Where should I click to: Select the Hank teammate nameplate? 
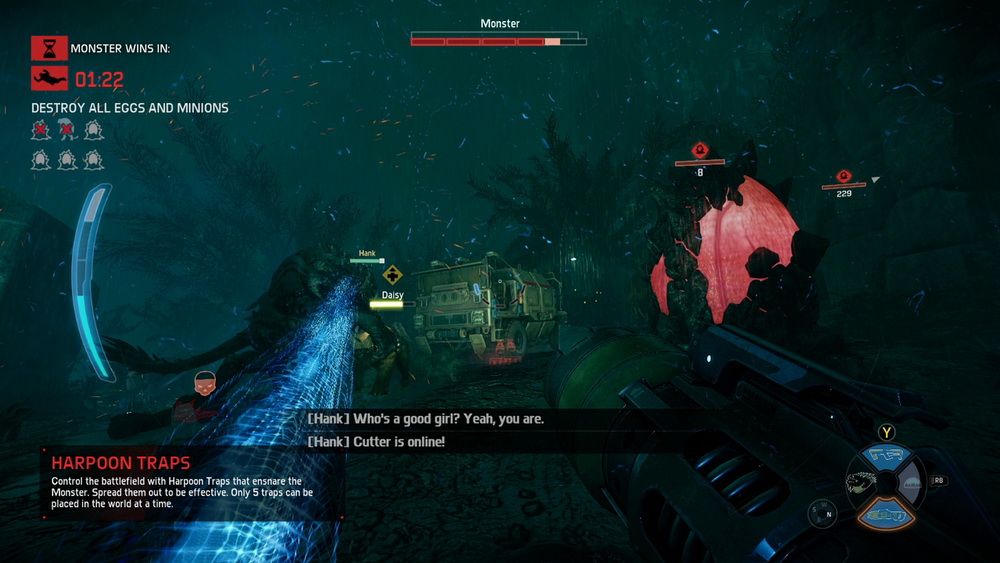tap(367, 254)
